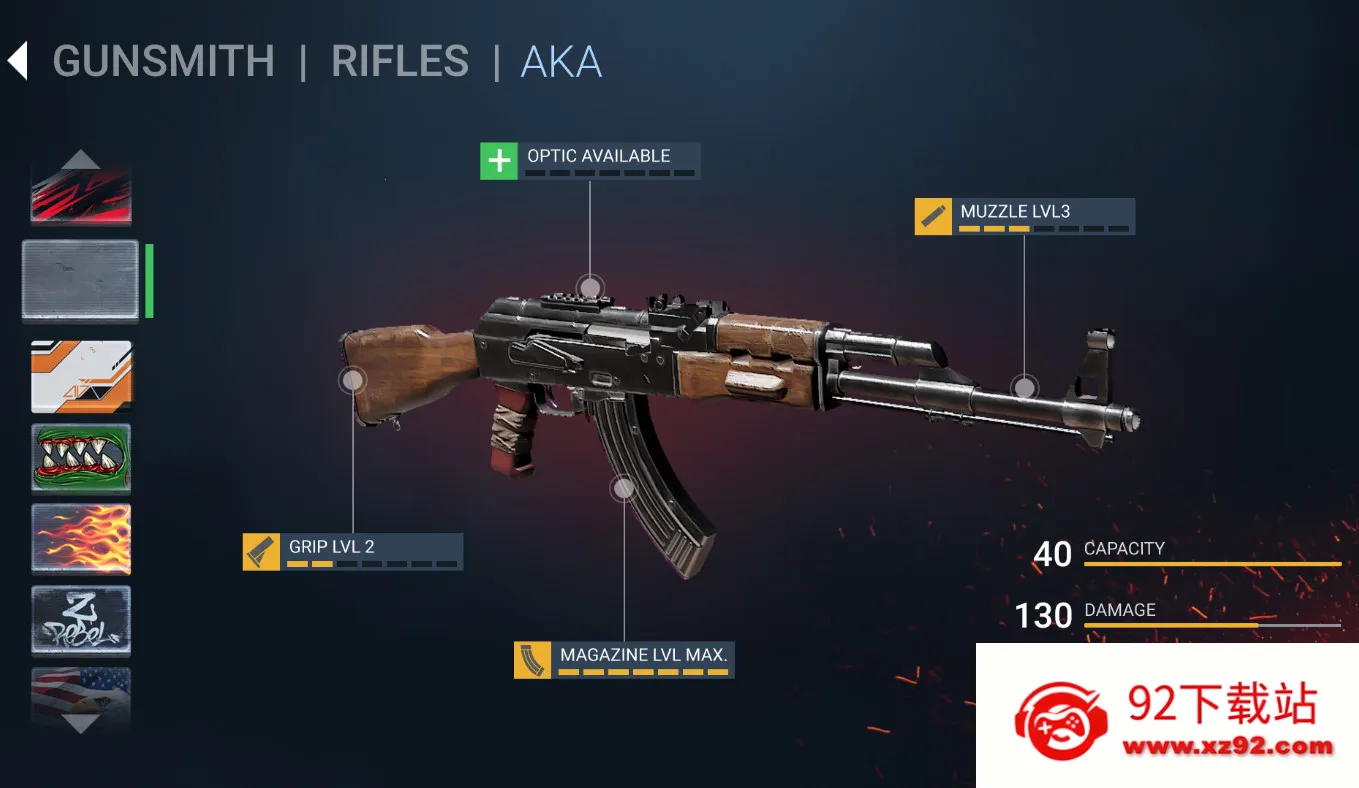Viewport: 1359px width, 788px height.
Task: Return to the Rifles category
Action: 400,62
